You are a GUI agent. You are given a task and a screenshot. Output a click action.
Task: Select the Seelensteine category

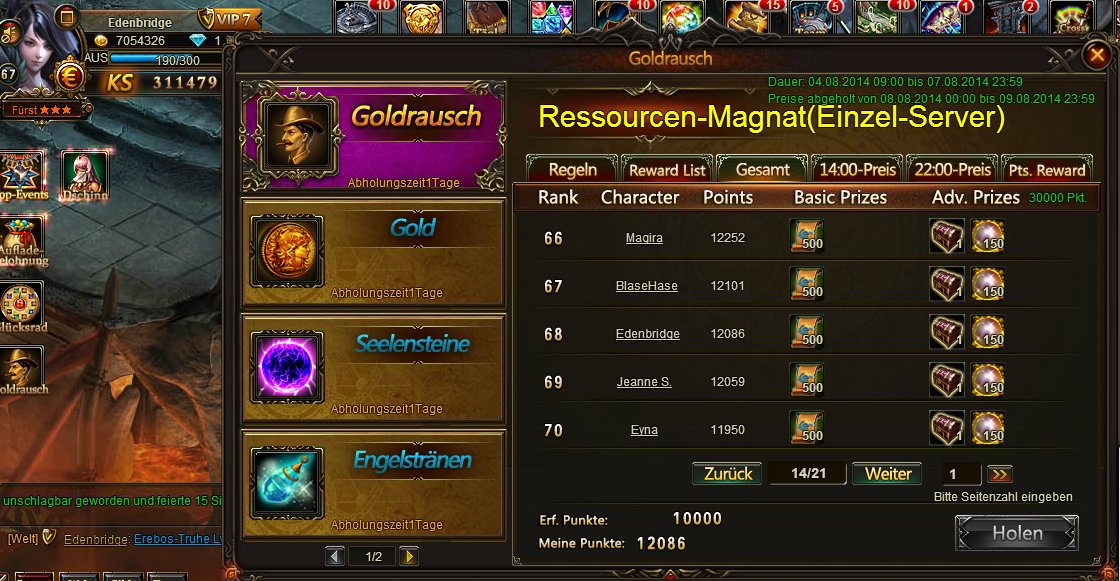[373, 364]
